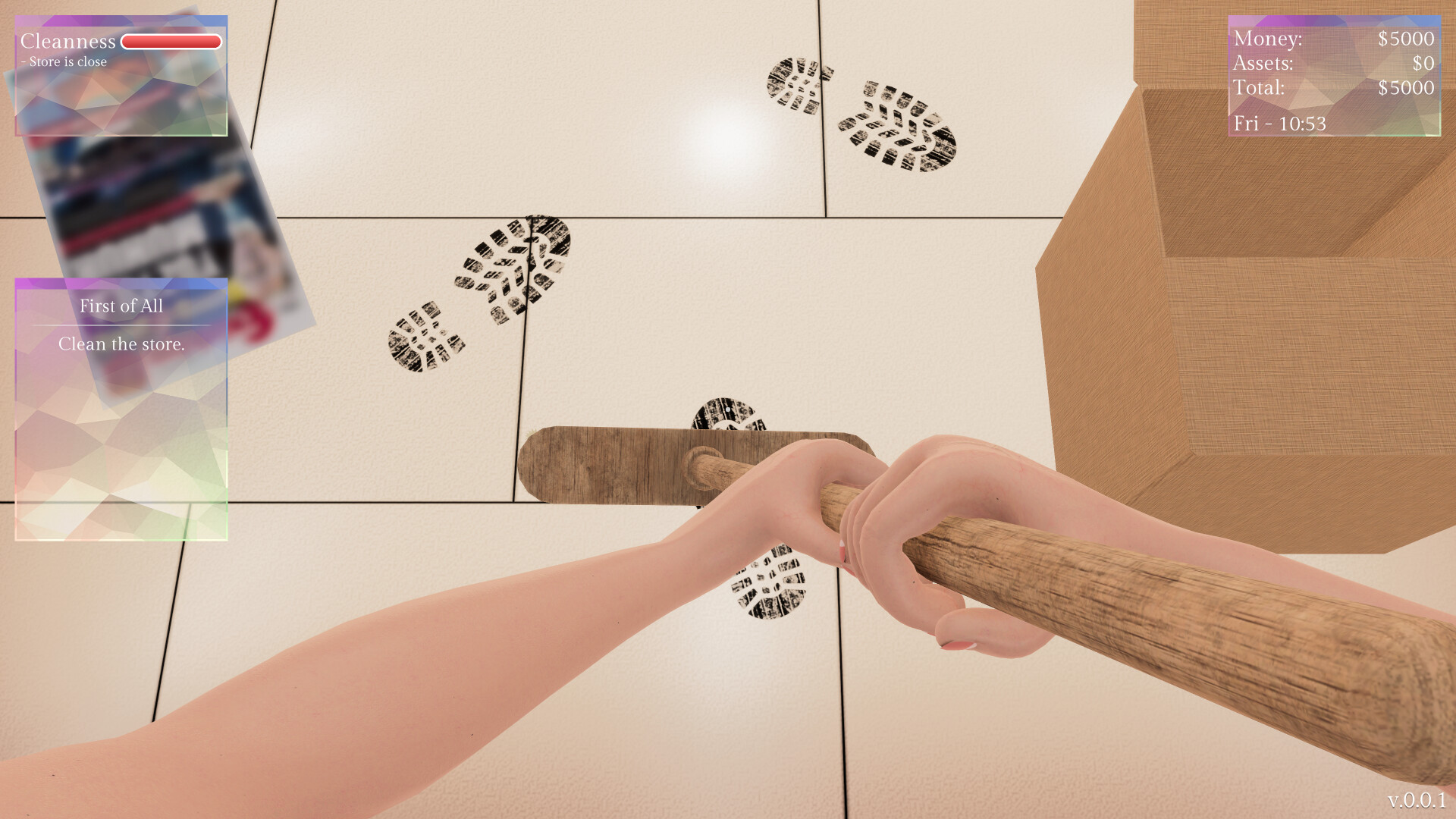Open the 'First of All' task tab
This screenshot has height=819, width=1456.
[121, 306]
